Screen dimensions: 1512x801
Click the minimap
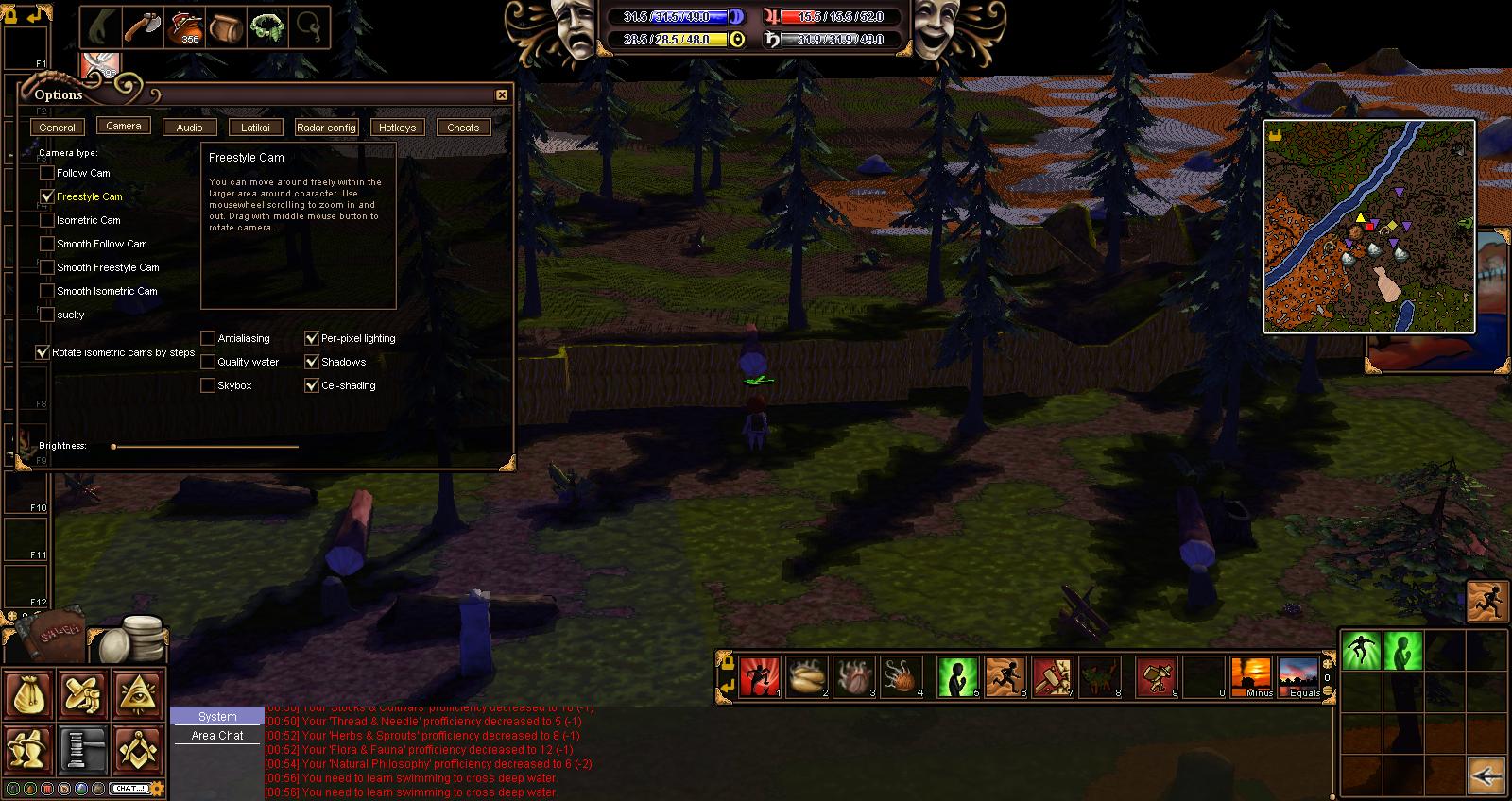point(1369,227)
